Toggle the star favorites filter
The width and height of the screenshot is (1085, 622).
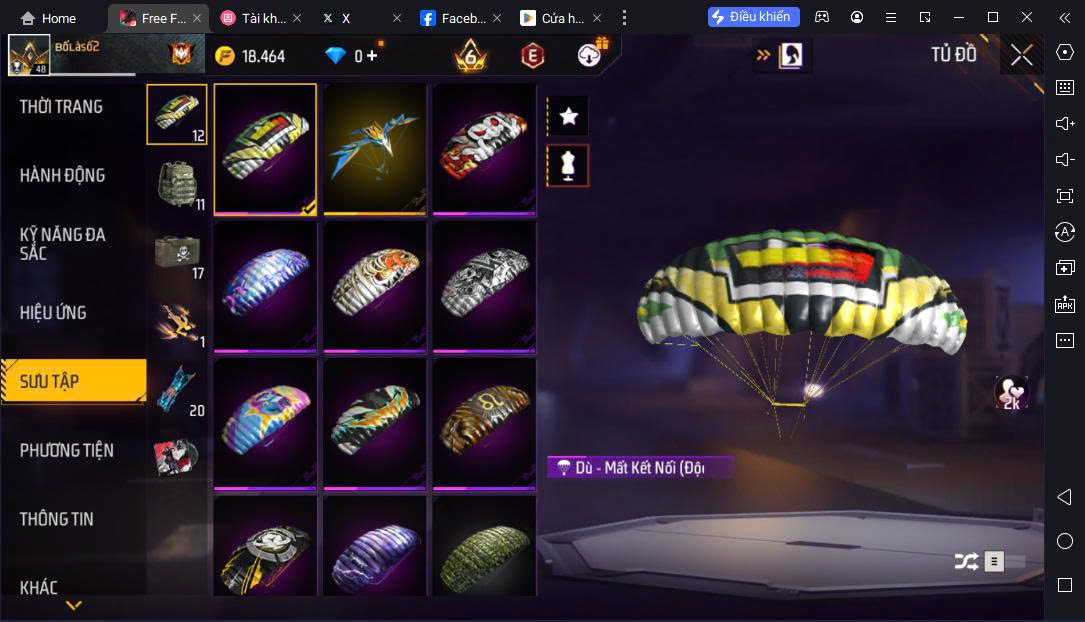(x=568, y=116)
